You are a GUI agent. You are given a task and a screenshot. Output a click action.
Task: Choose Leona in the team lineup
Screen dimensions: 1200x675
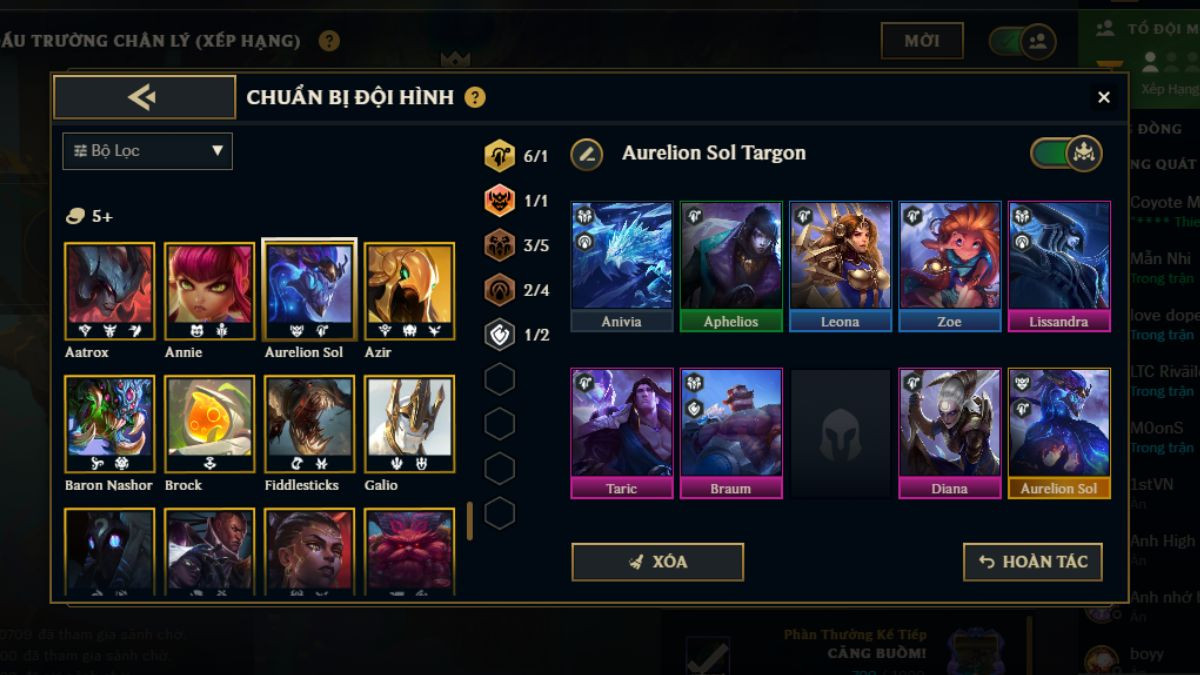click(840, 265)
